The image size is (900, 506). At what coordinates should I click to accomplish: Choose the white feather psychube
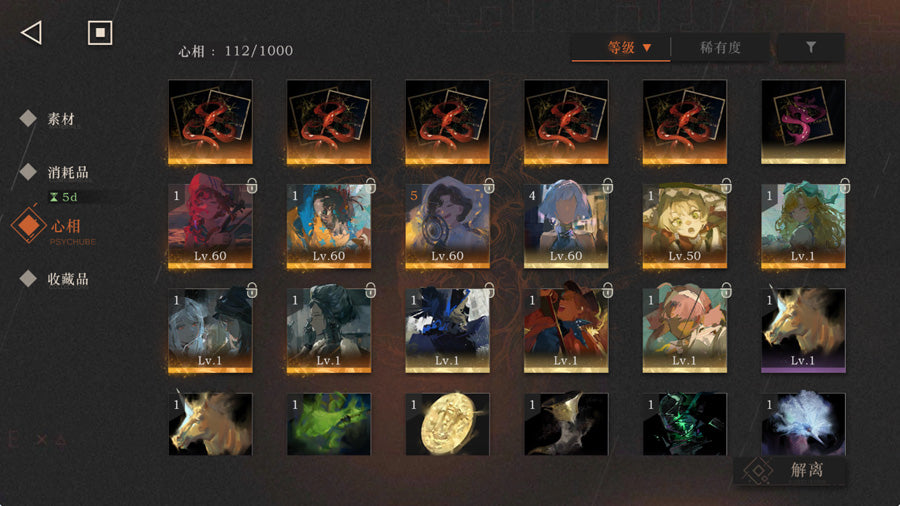point(803,425)
